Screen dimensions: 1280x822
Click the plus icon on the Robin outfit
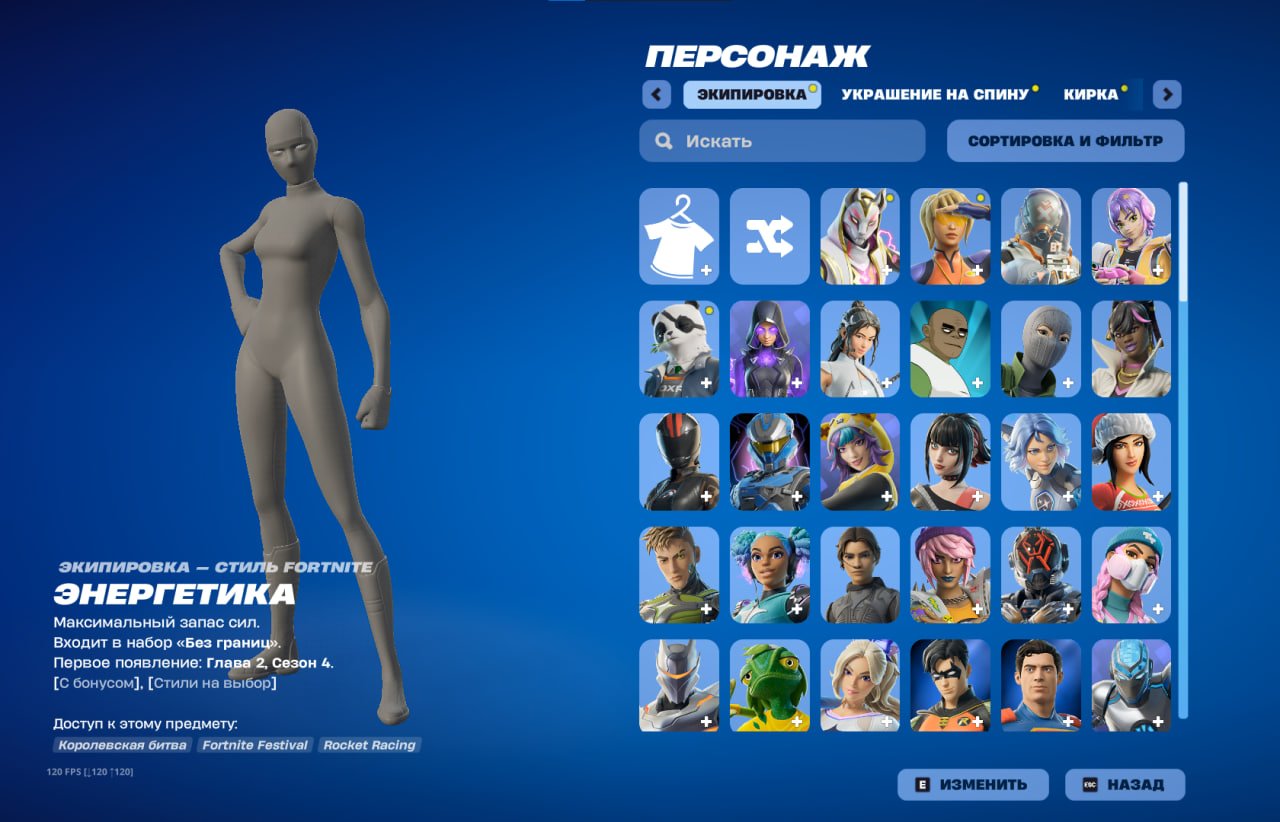point(977,721)
